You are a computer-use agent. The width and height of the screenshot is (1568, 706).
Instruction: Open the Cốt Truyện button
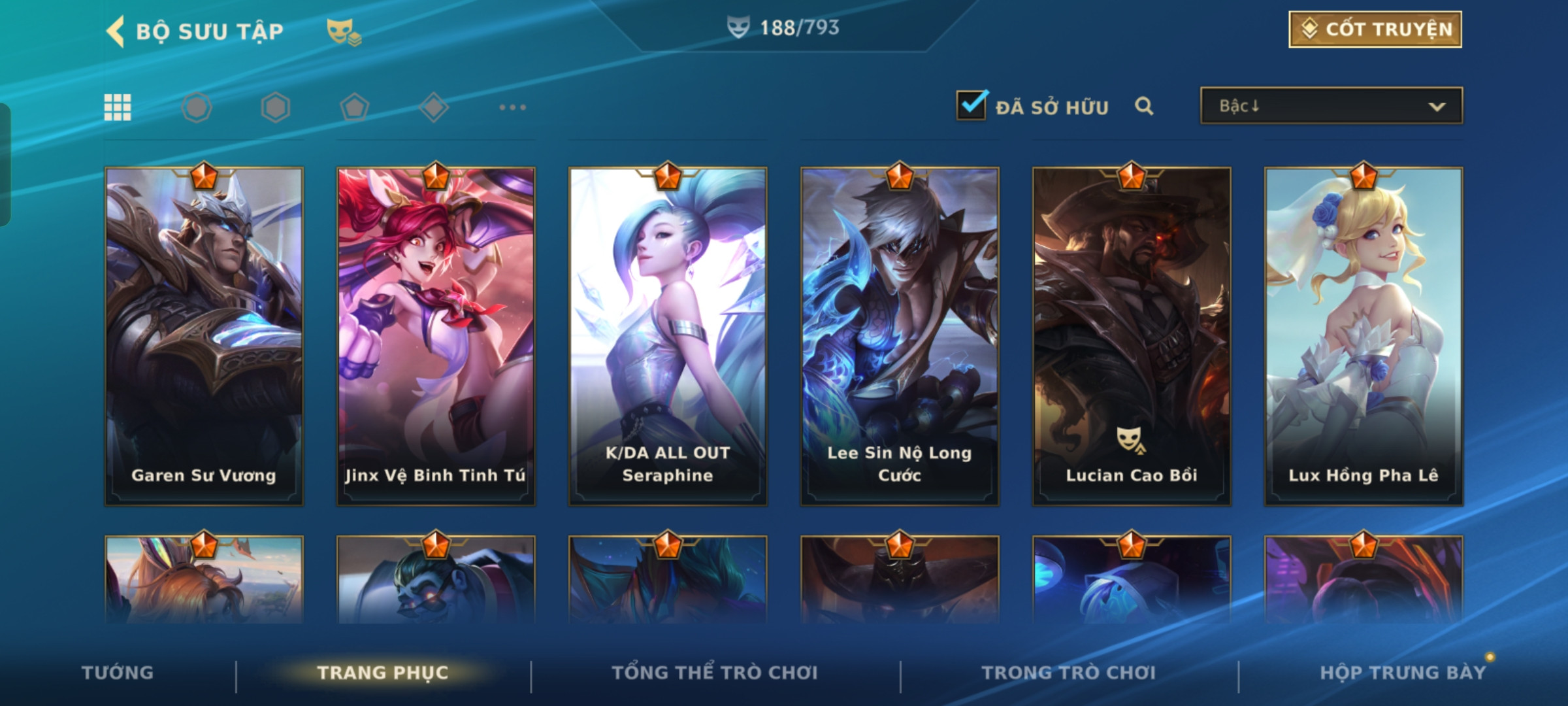click(1375, 29)
